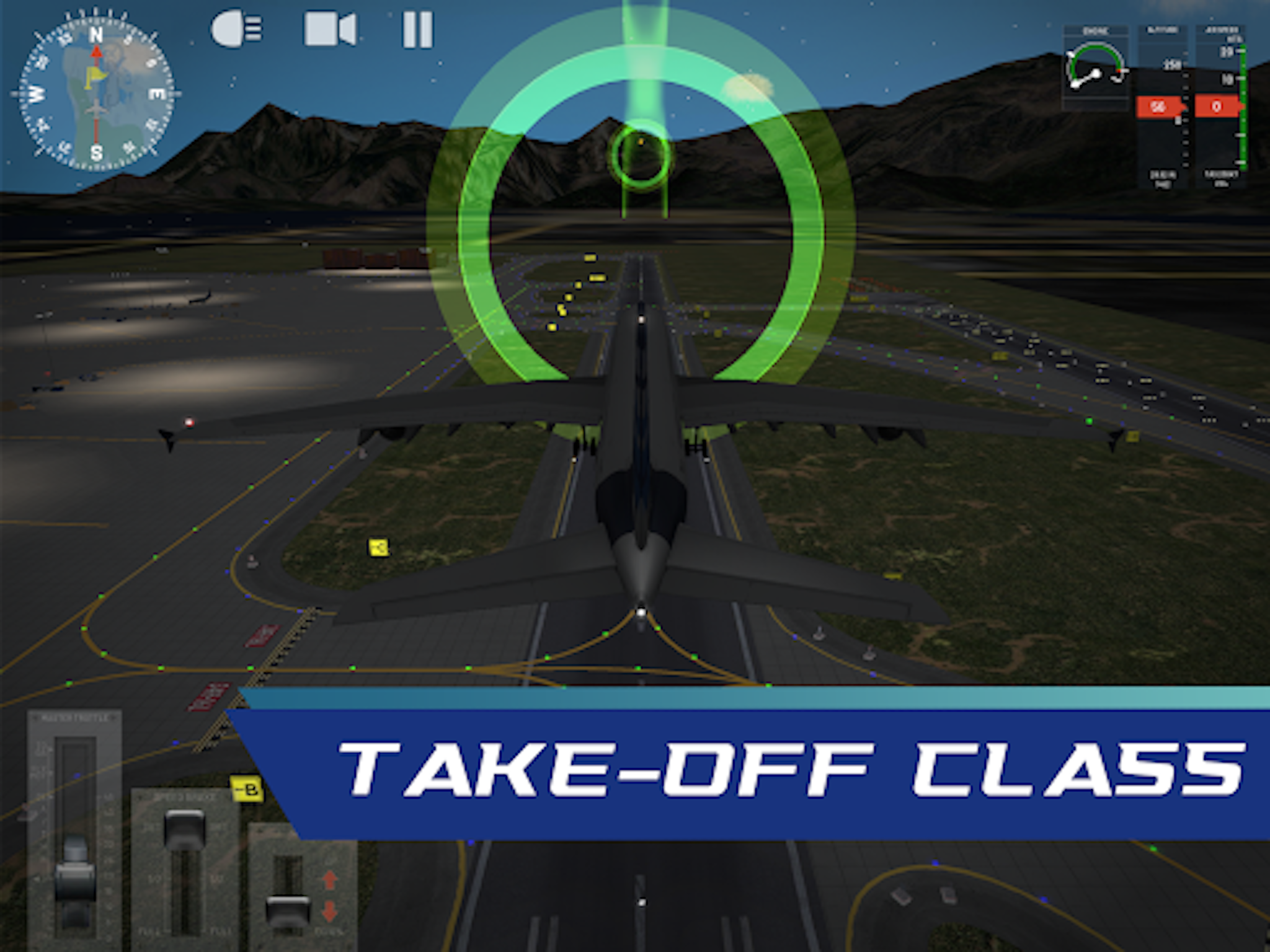
Task: Open the altitude value marker in red
Action: click(x=1159, y=107)
